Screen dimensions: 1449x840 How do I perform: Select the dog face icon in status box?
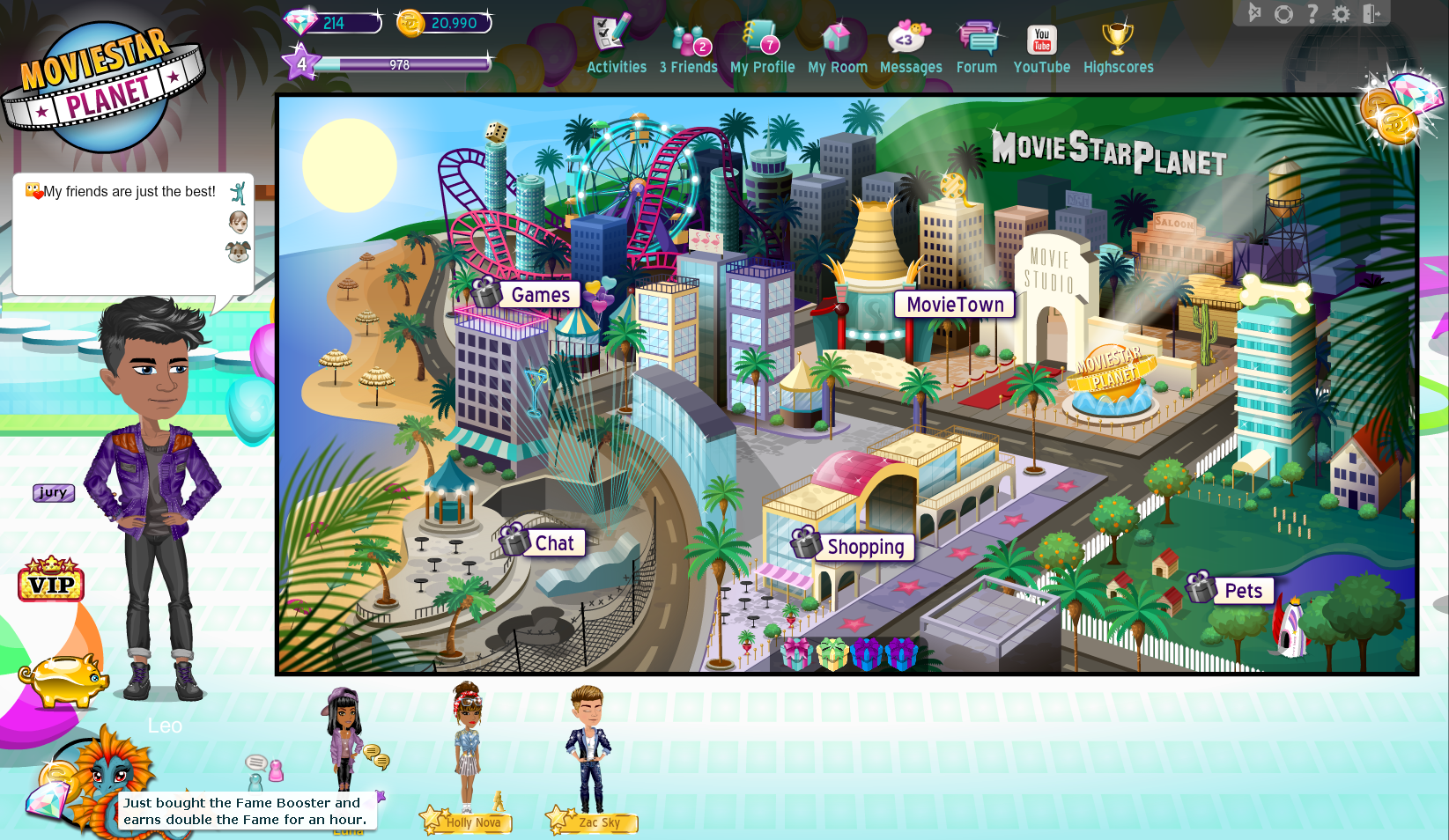coord(238,253)
